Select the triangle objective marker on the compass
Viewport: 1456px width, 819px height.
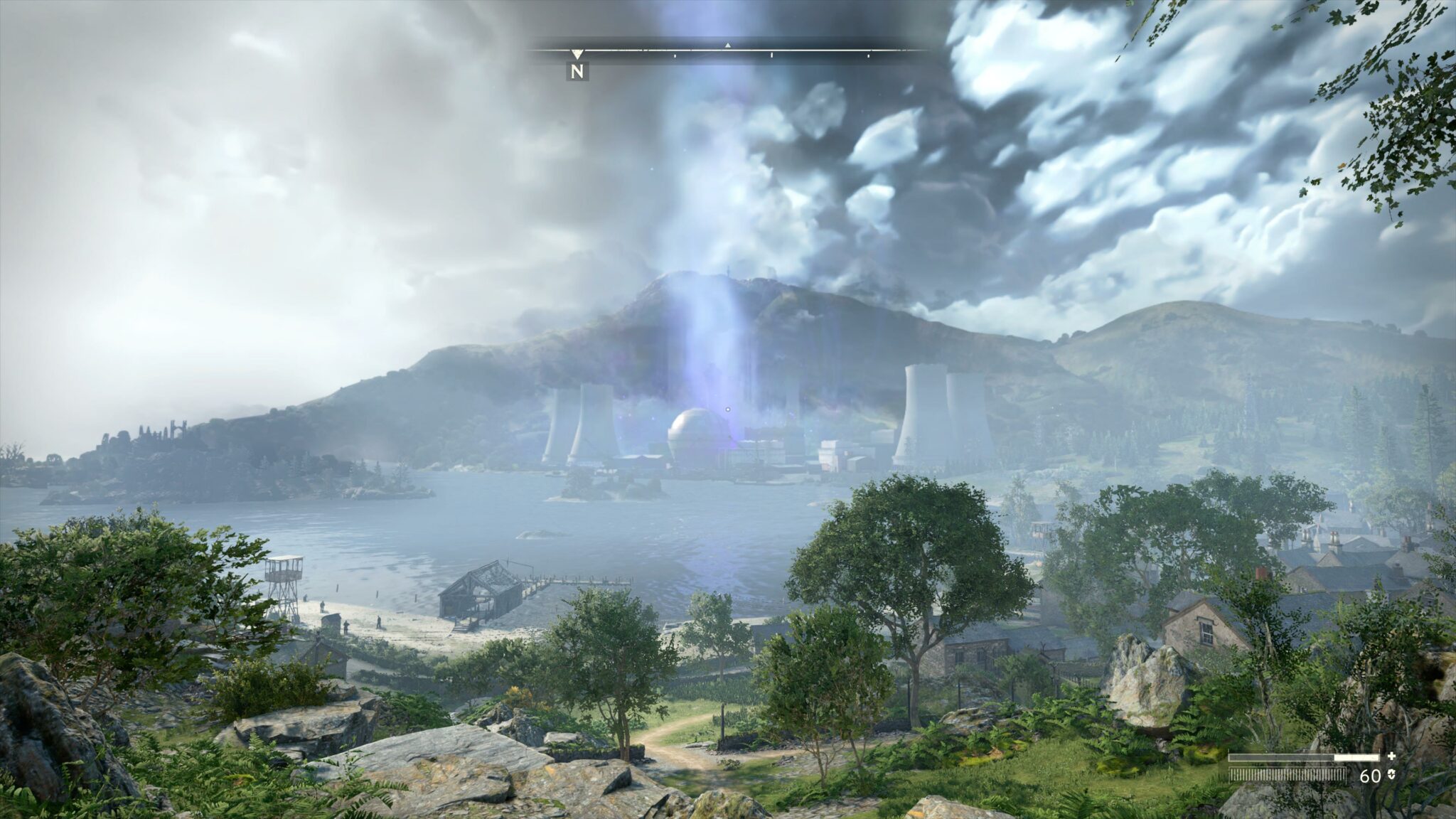(727, 45)
